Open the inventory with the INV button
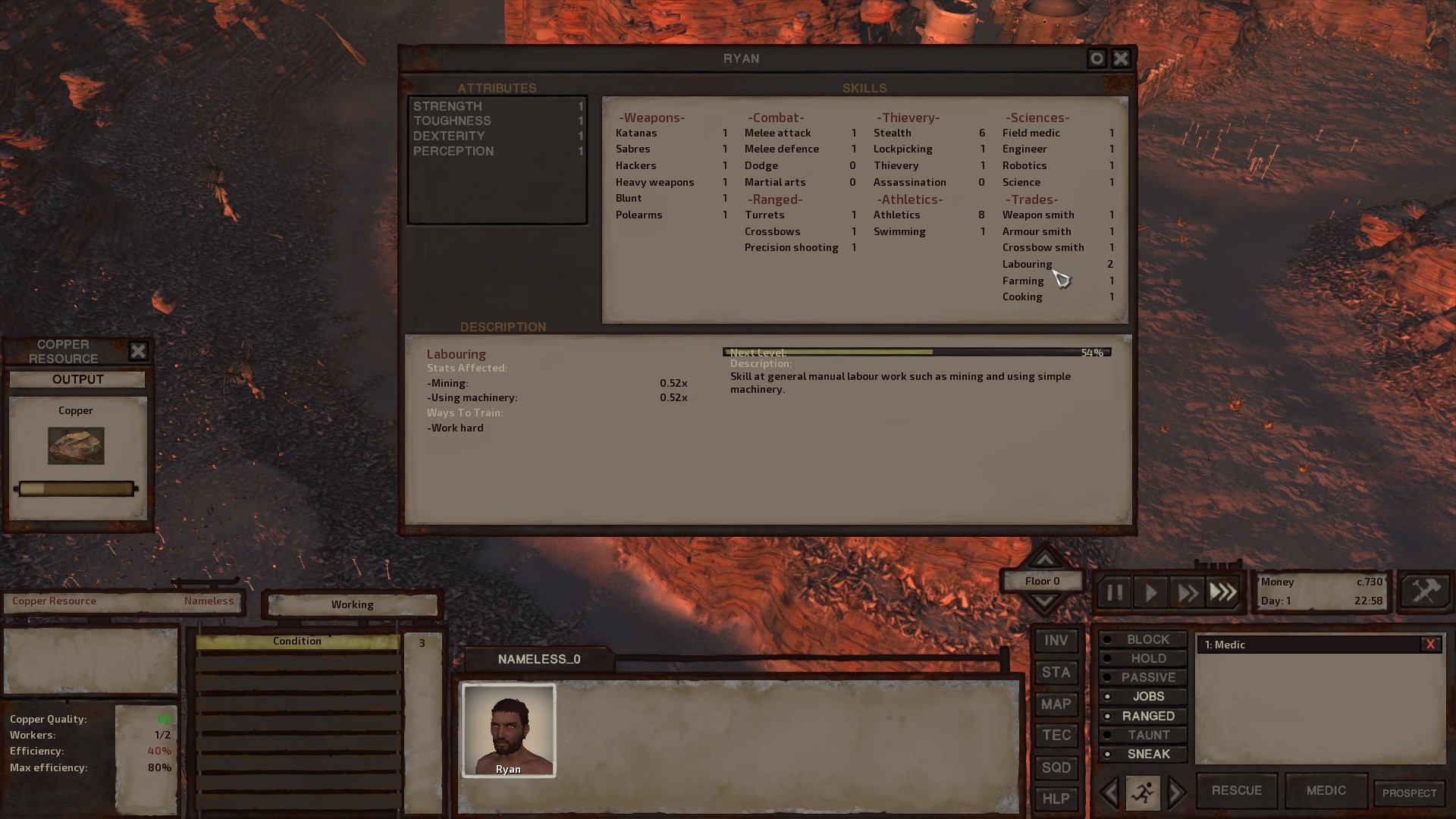The width and height of the screenshot is (1456, 819). (x=1056, y=640)
